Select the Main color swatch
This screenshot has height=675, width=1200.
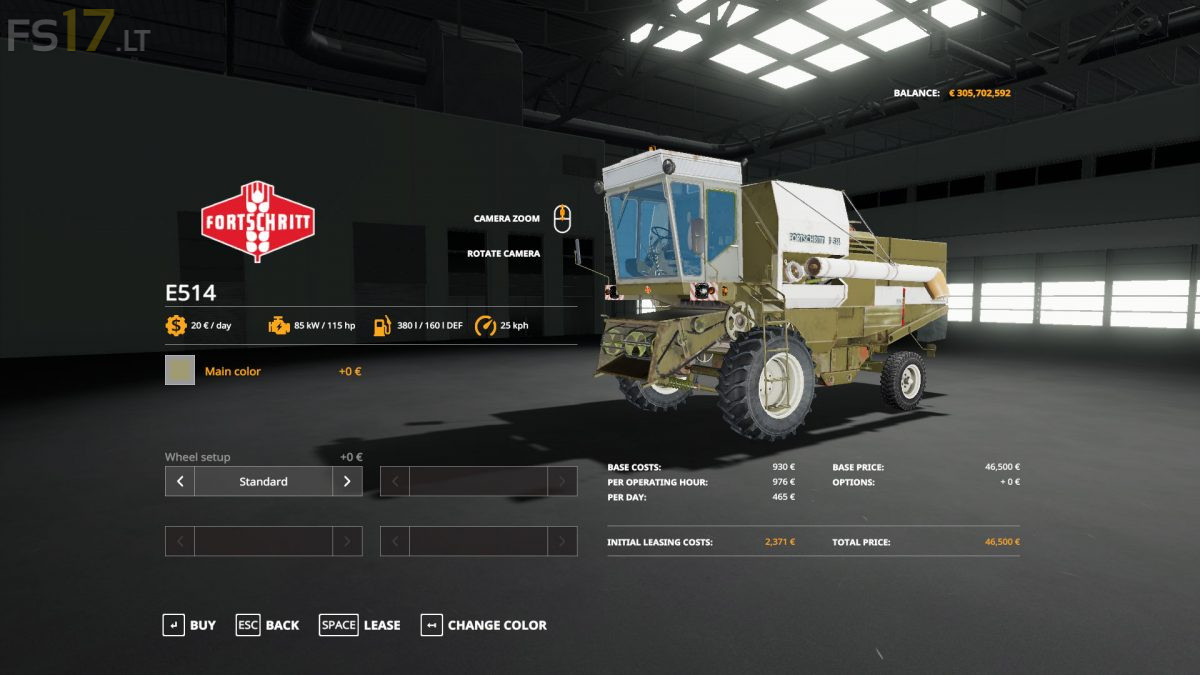click(180, 371)
